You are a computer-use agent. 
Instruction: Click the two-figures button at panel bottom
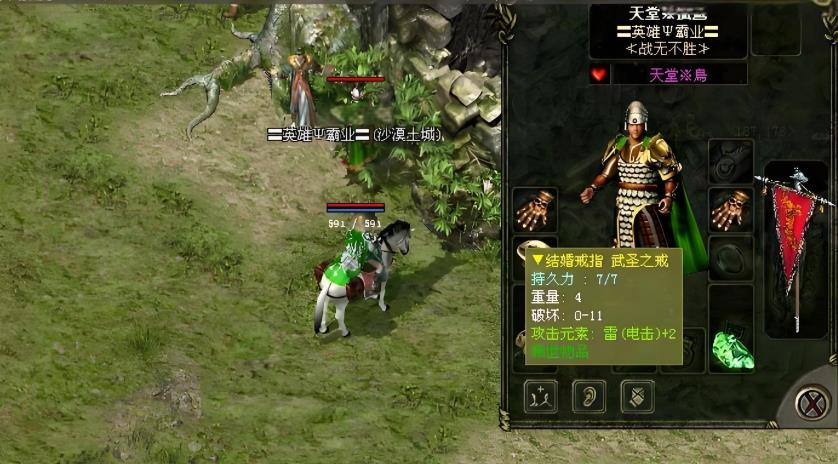[x=541, y=396]
